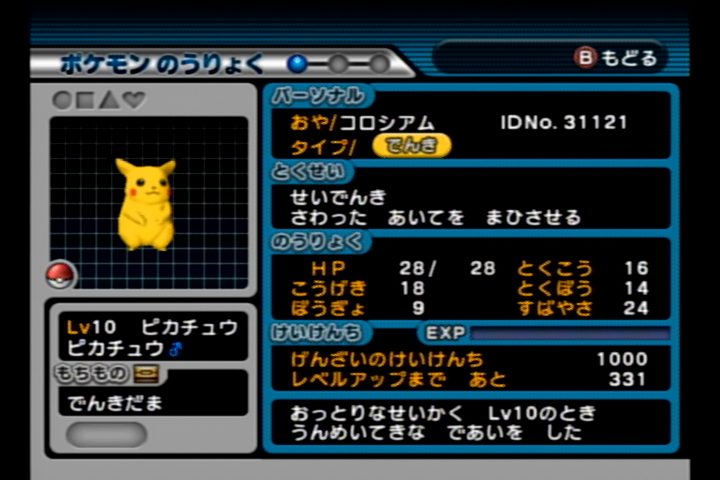Toggle the circle marking

62,100
